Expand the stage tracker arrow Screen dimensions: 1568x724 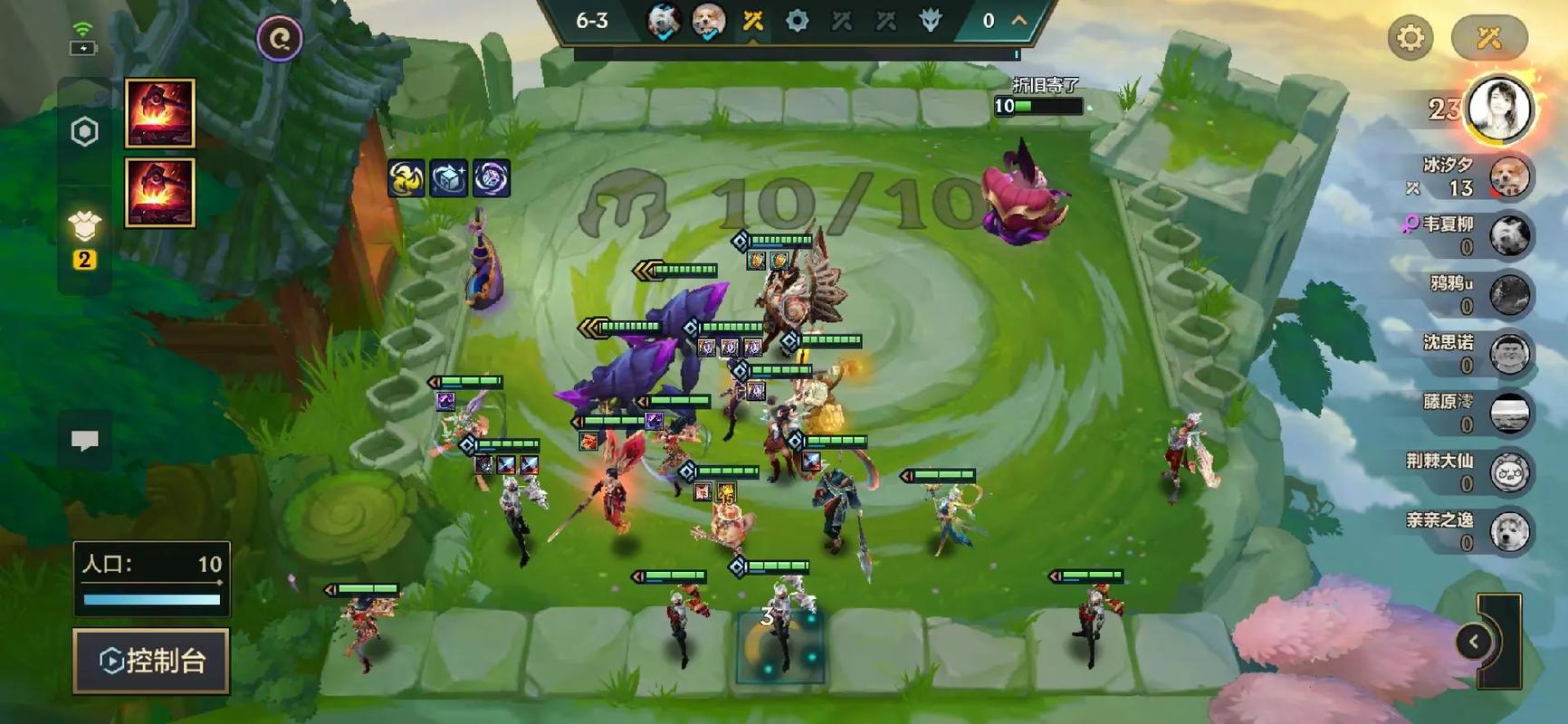click(x=1019, y=20)
